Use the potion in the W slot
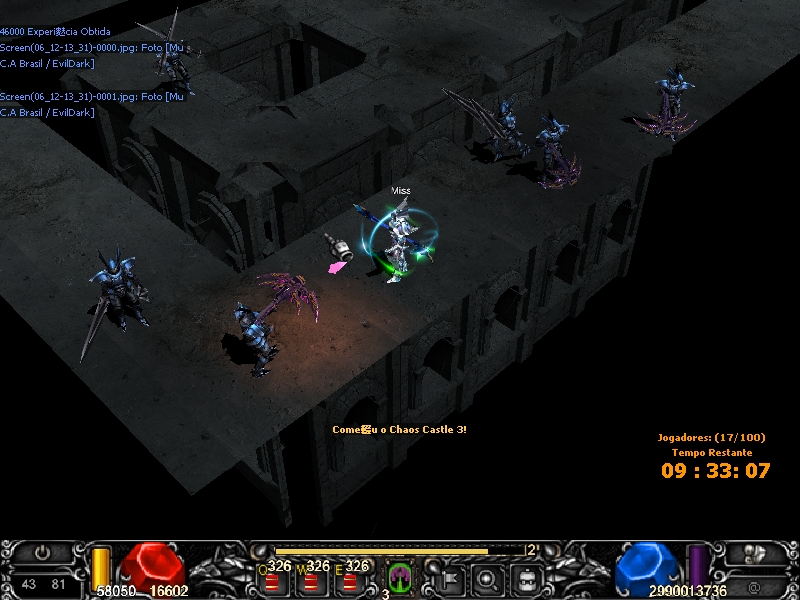This screenshot has width=800, height=600. click(x=310, y=580)
